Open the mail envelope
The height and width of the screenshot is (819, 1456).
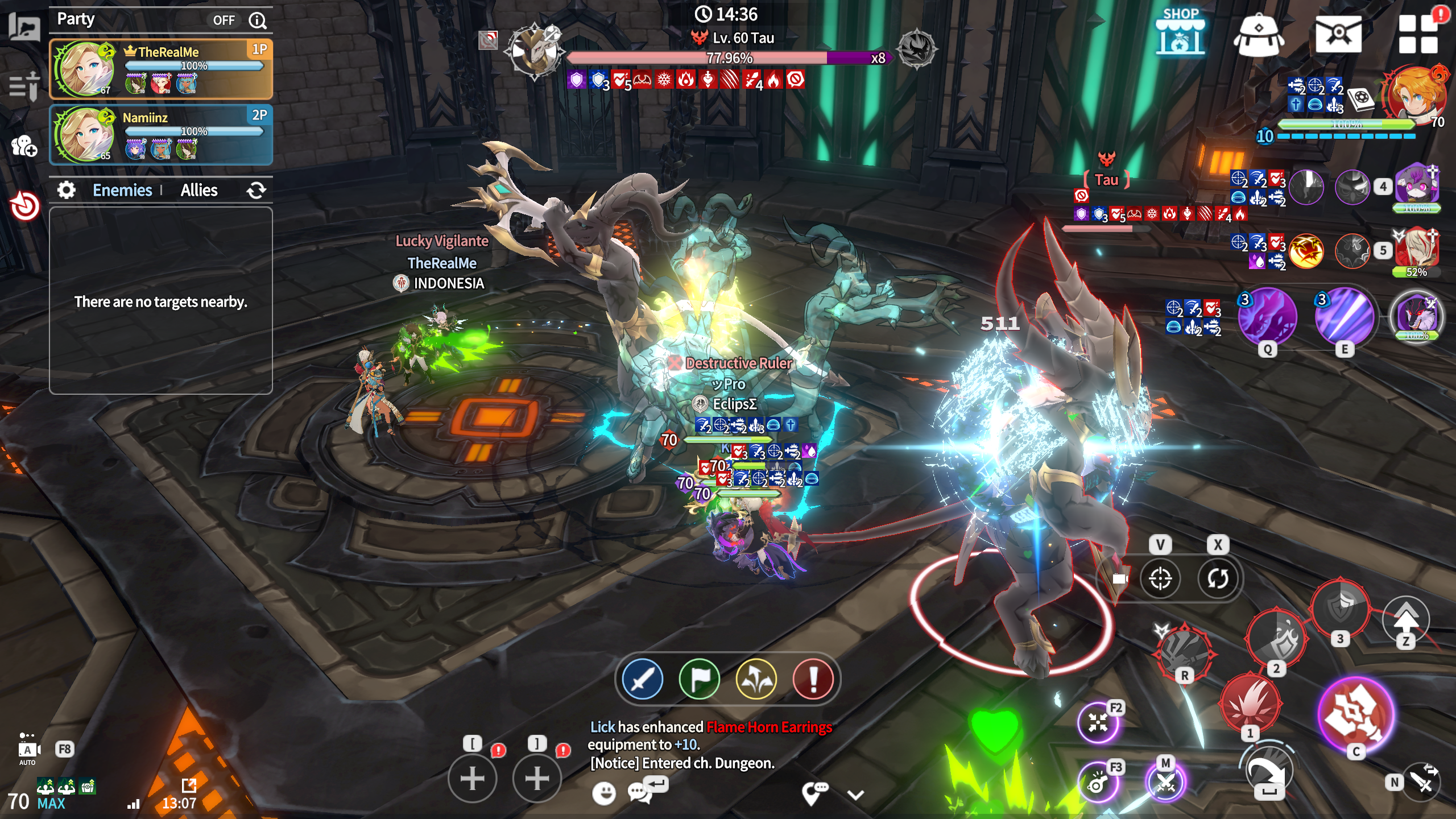click(x=1338, y=34)
